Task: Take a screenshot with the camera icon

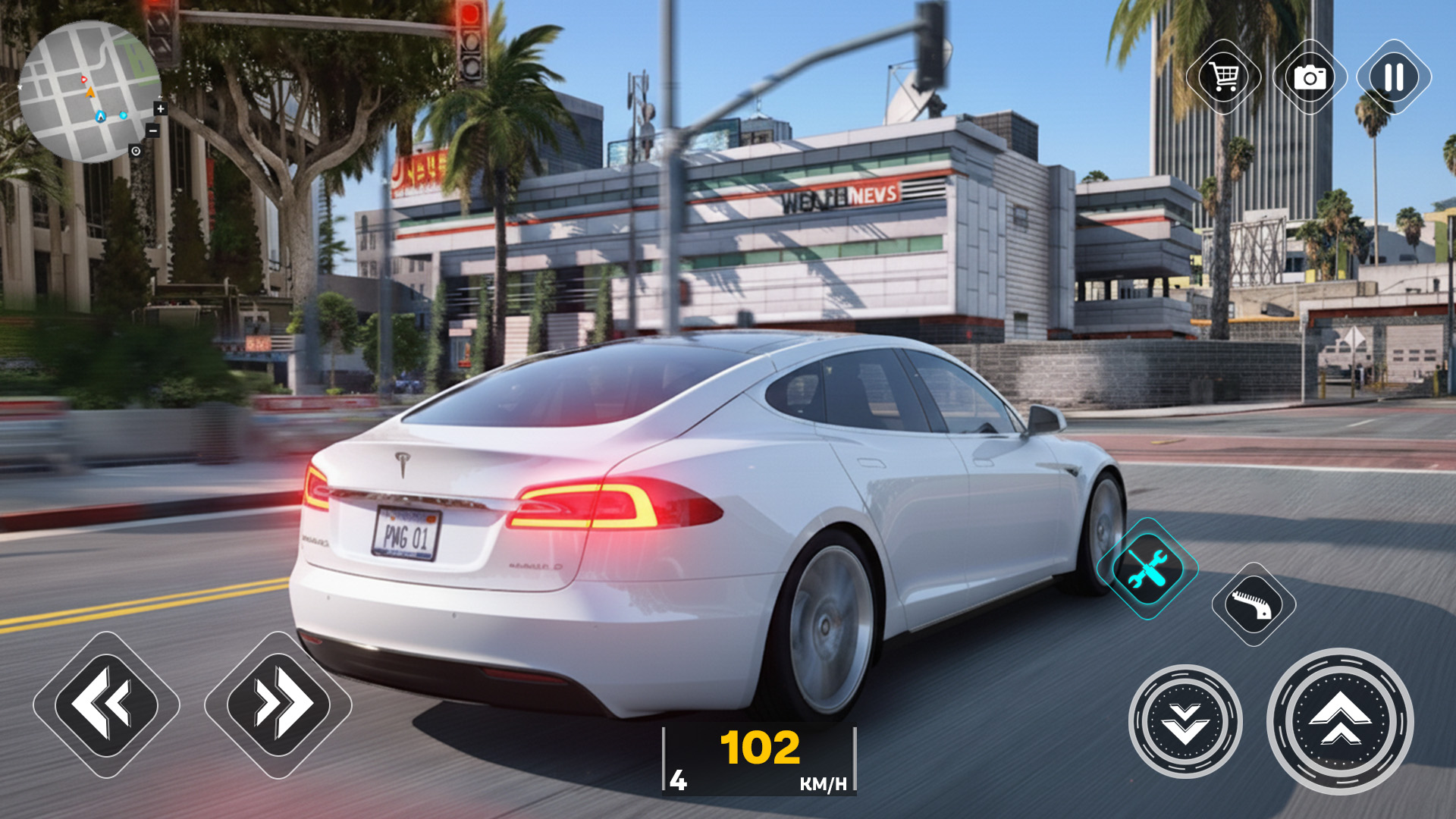Action: tap(1310, 78)
